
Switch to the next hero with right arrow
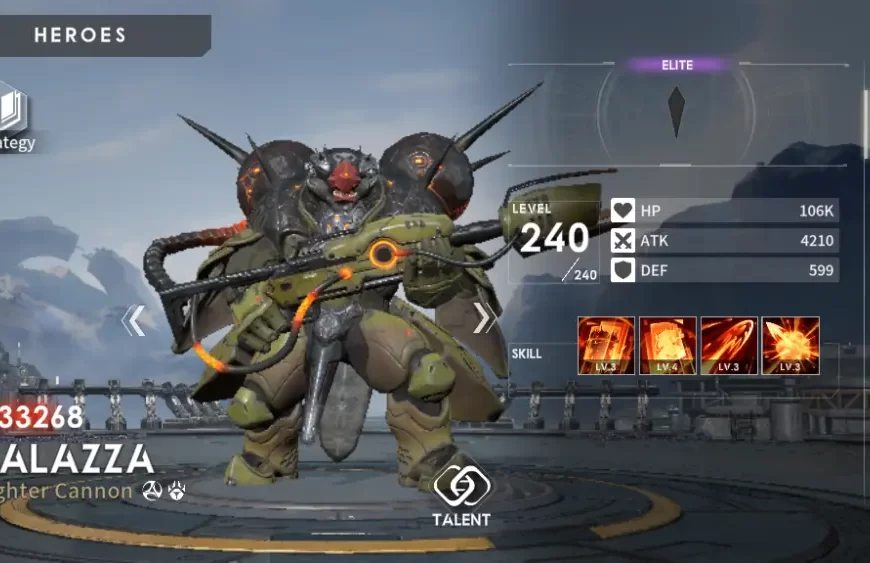(x=484, y=318)
